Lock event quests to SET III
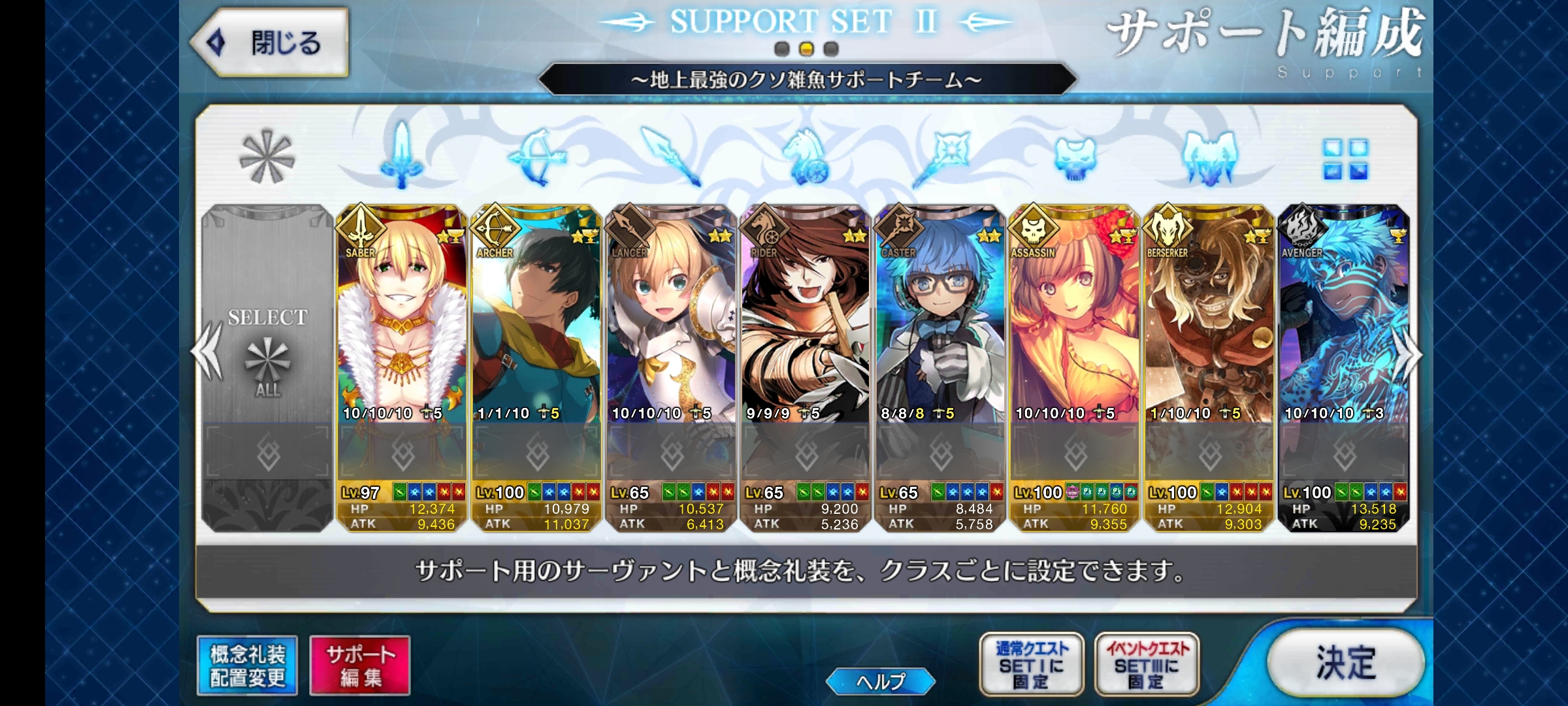 [x=1147, y=665]
